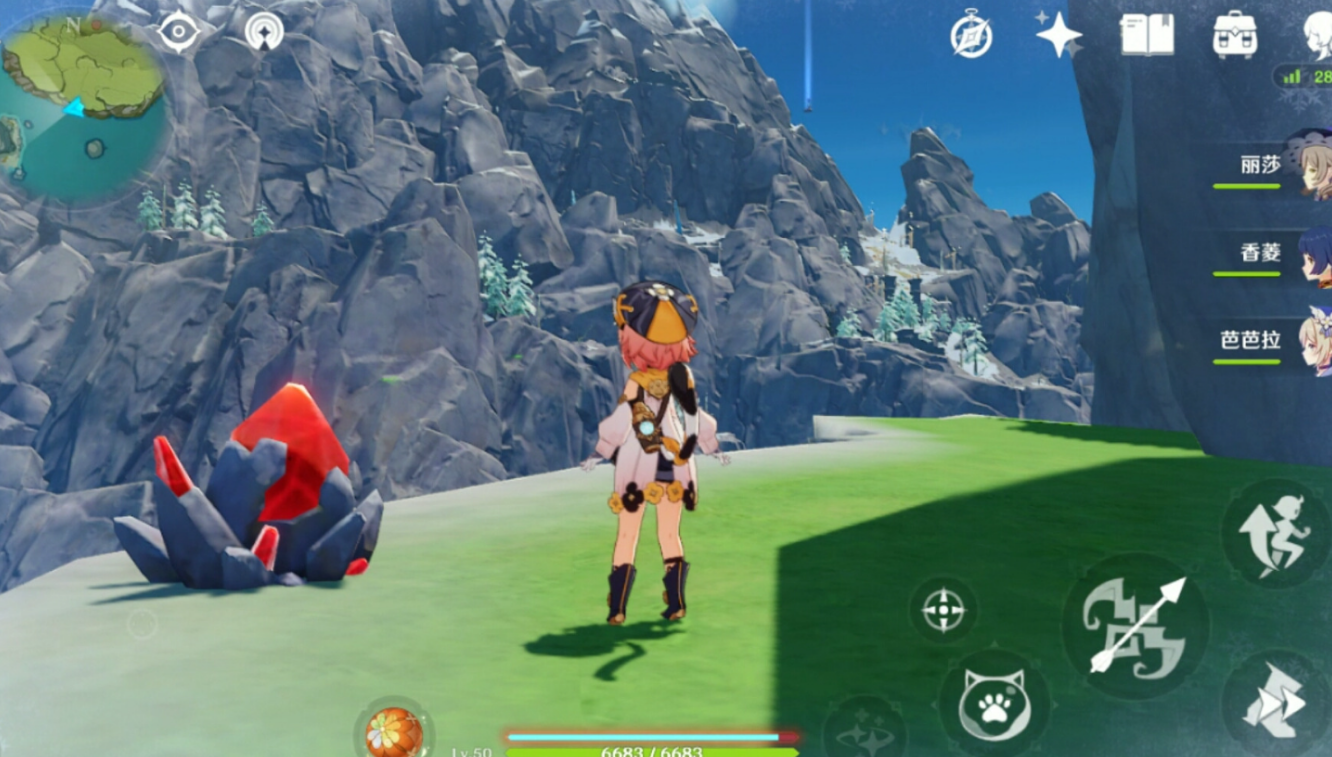Image resolution: width=1332 pixels, height=757 pixels.
Task: Activate the cat paw elemental skill
Action: tap(993, 704)
